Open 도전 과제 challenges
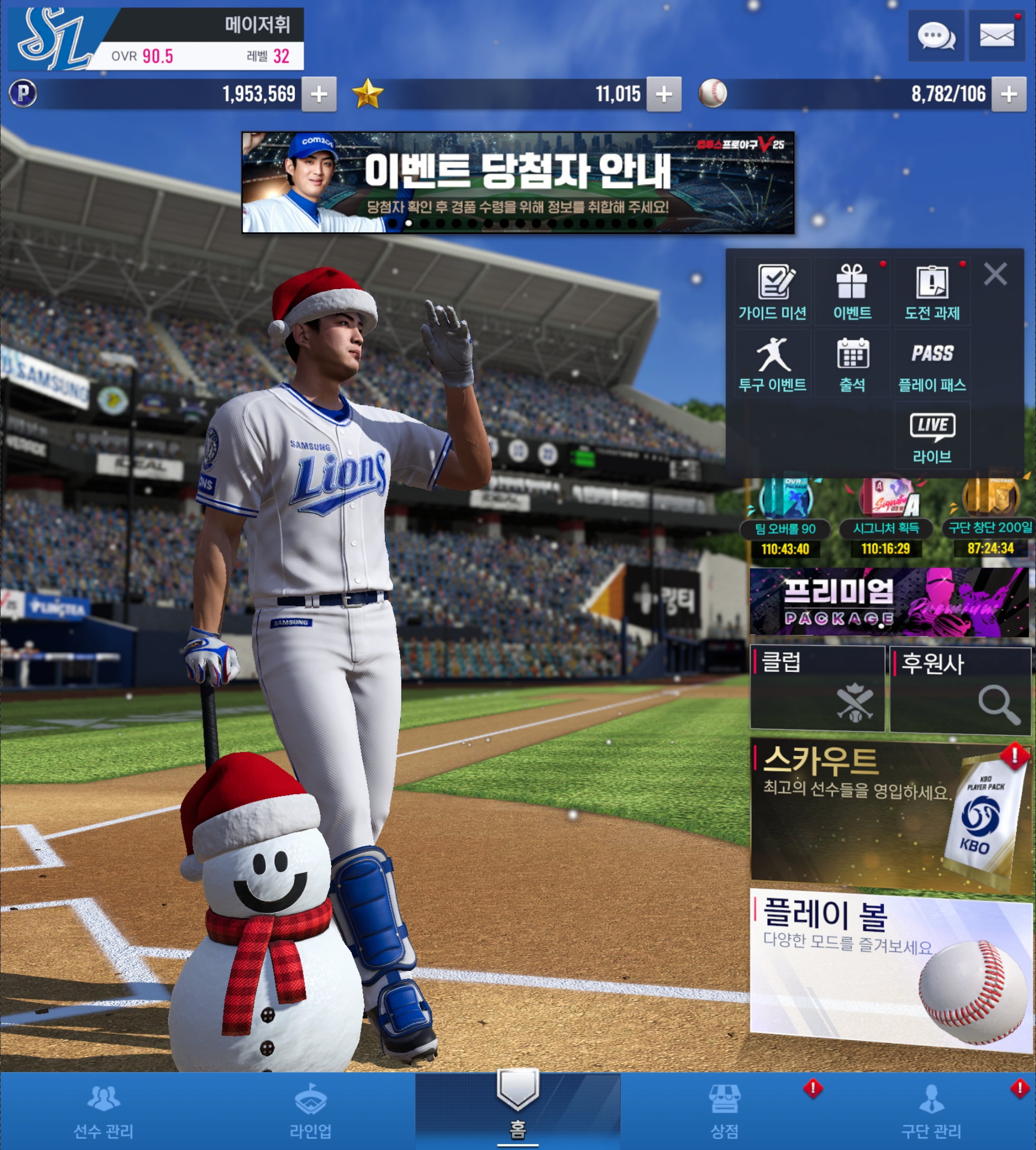Screen dimensions: 1036x1150 tap(932, 292)
